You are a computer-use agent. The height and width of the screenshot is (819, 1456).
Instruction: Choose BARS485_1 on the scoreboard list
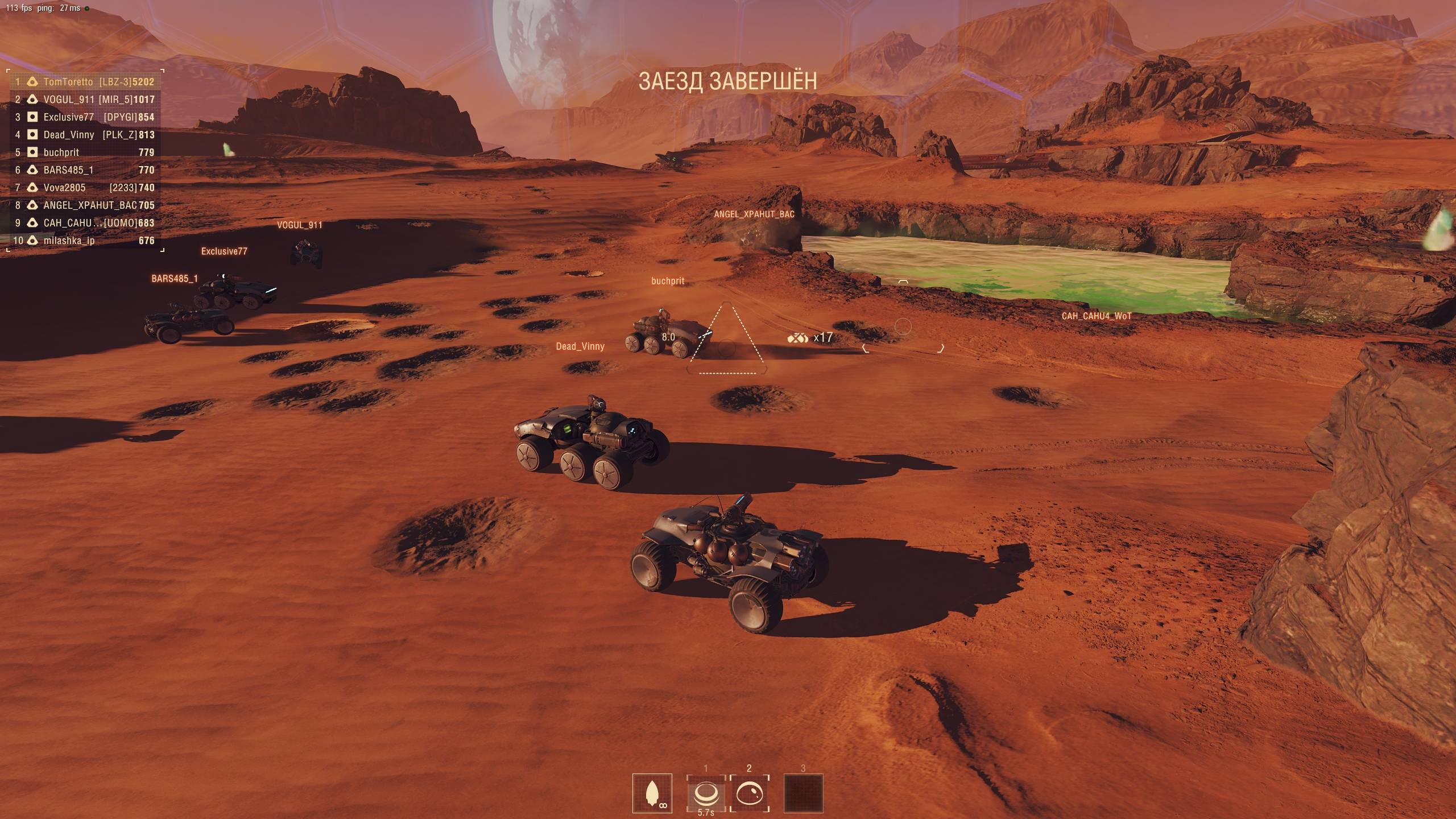click(85, 170)
